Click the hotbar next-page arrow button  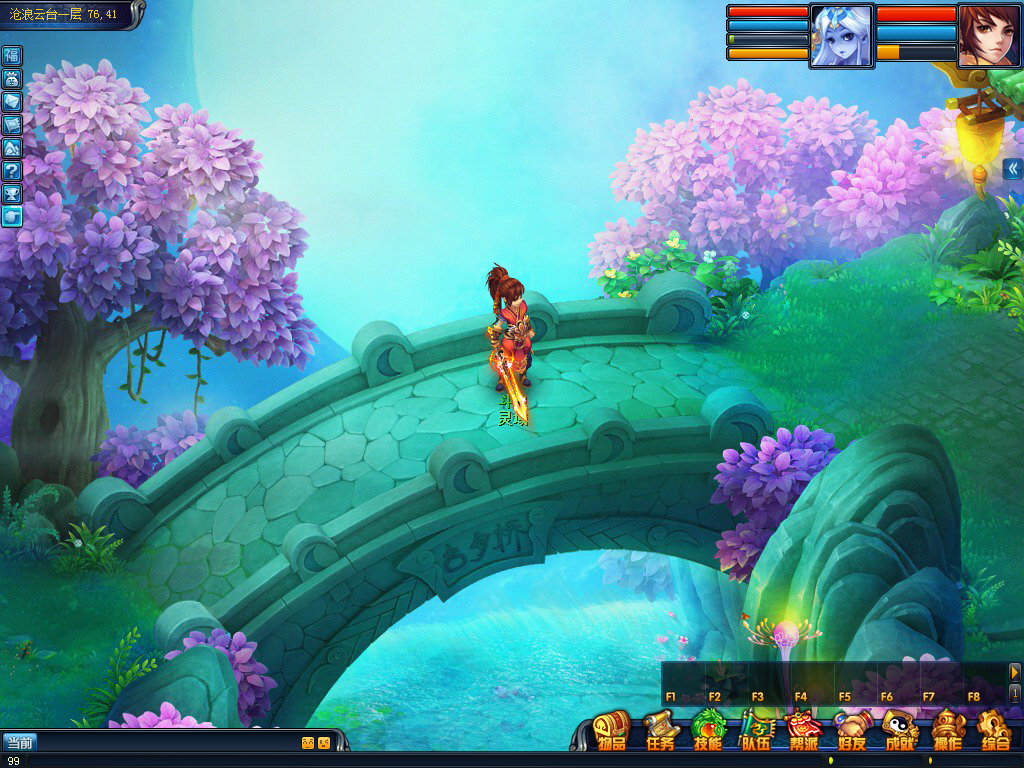click(x=1014, y=672)
